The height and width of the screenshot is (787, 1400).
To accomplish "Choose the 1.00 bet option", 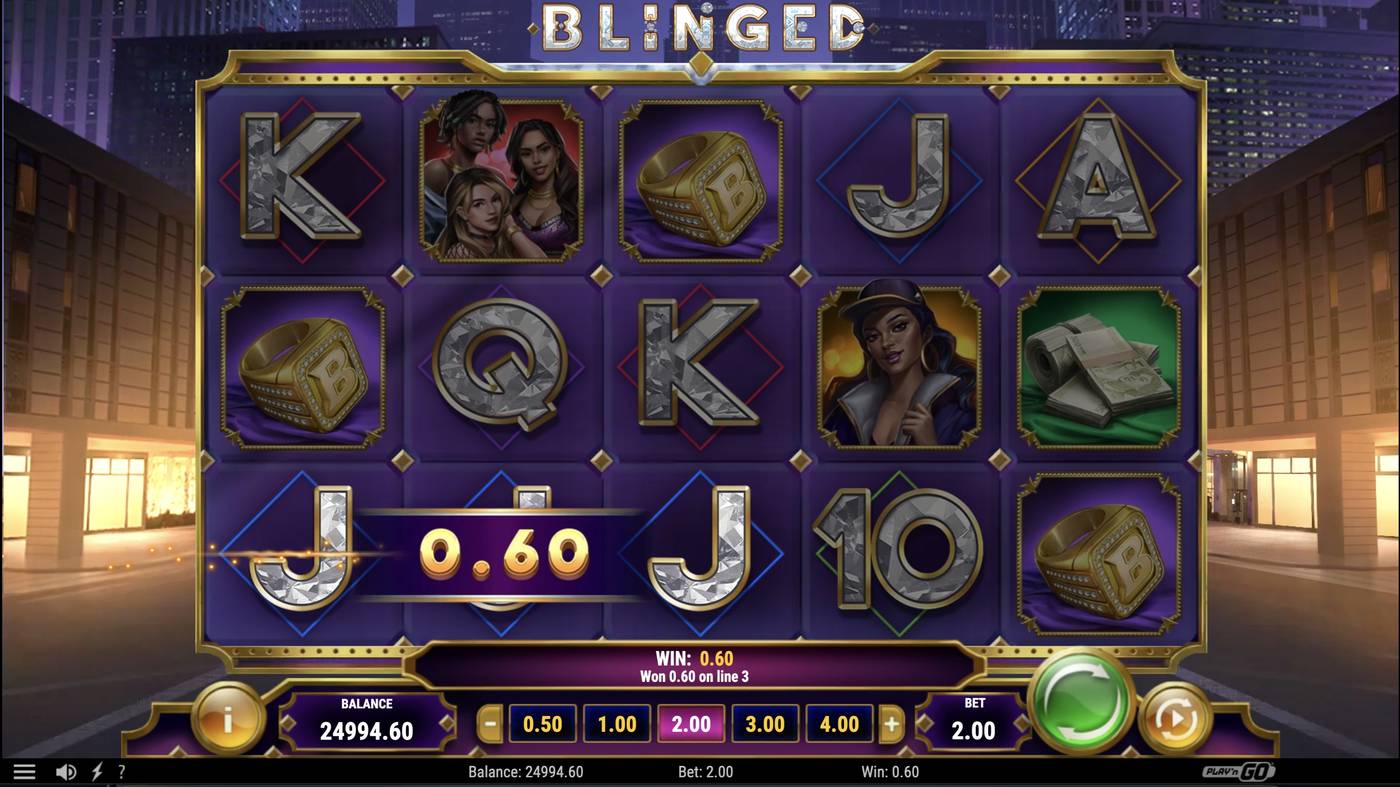I will tap(615, 723).
